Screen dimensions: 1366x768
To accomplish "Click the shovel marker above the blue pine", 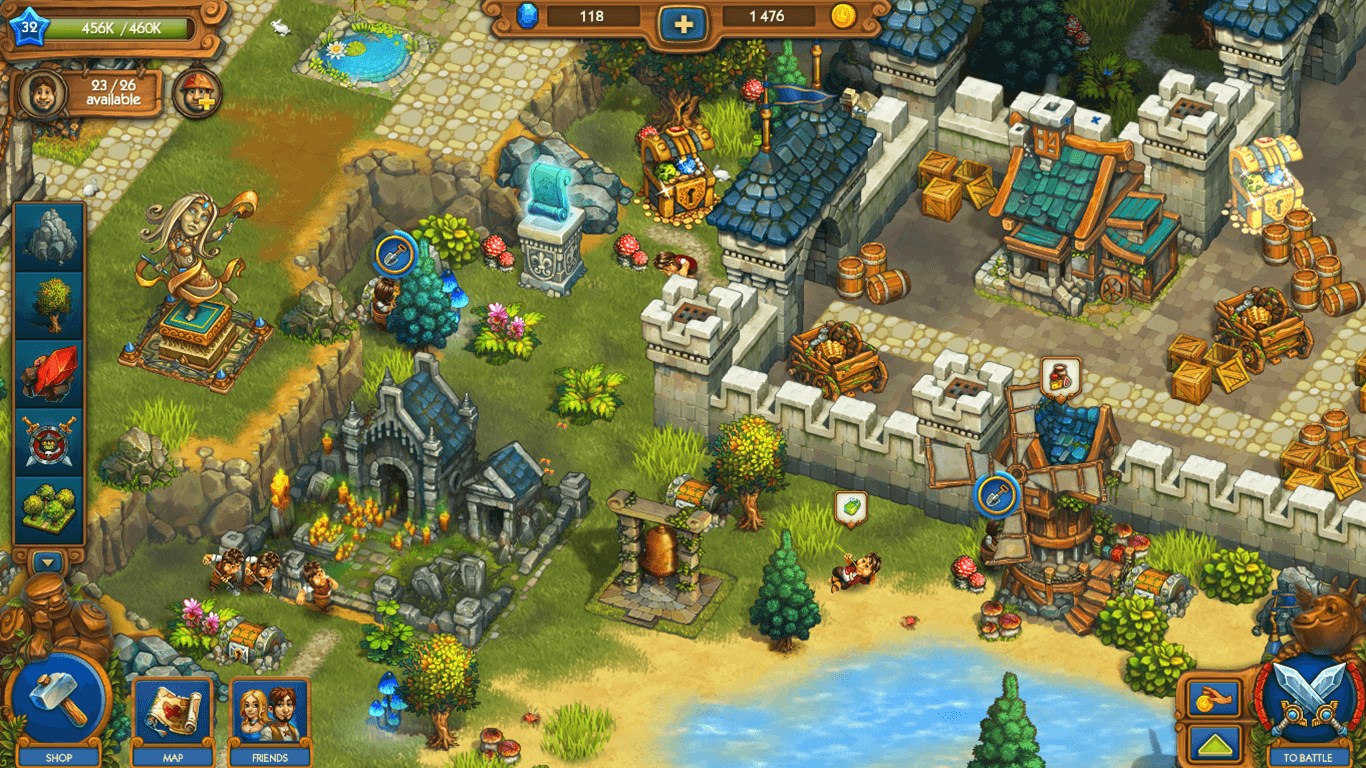I will (x=394, y=252).
